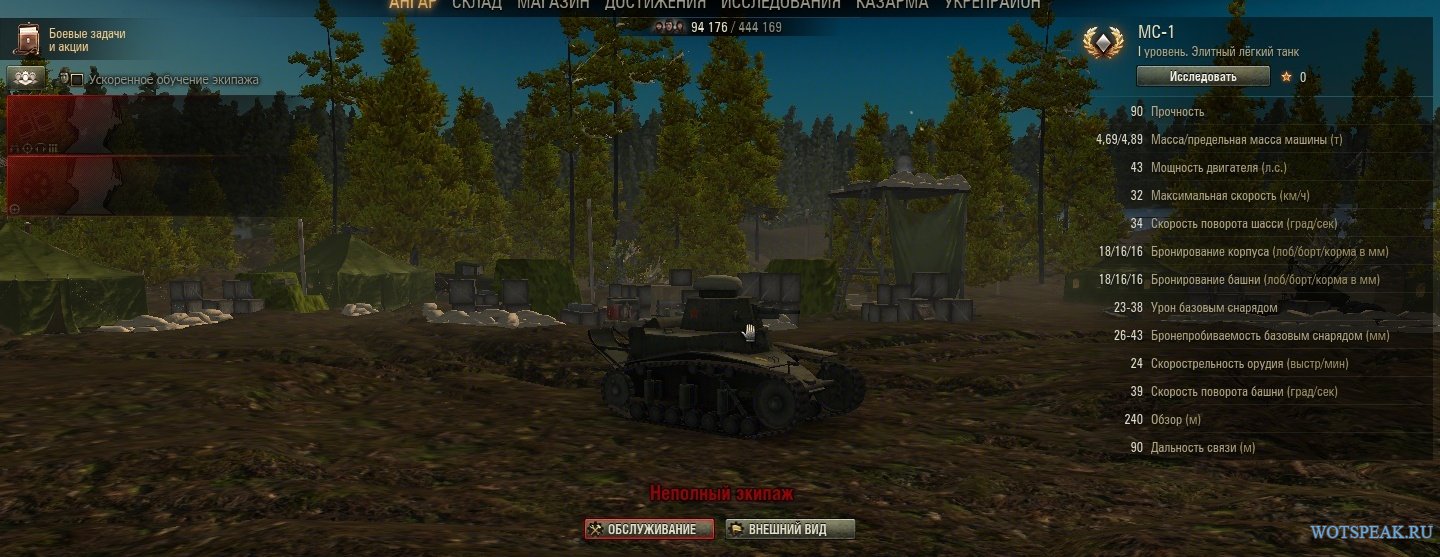Open the УКРЕПРАЙОН tab

point(992,4)
